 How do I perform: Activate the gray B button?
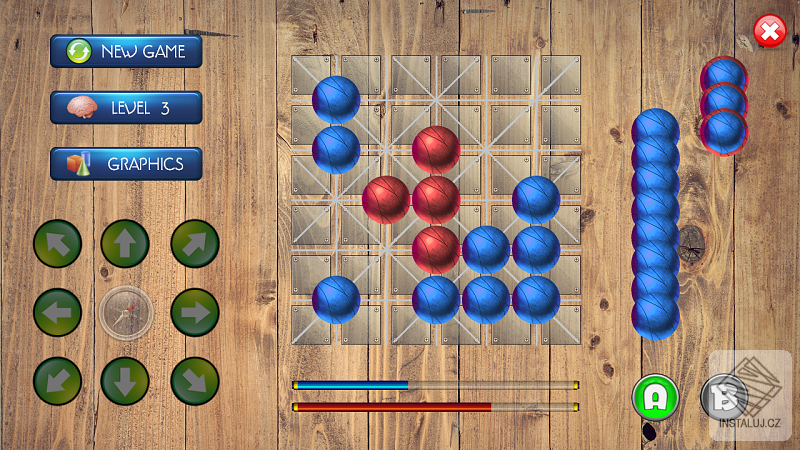coord(723,397)
